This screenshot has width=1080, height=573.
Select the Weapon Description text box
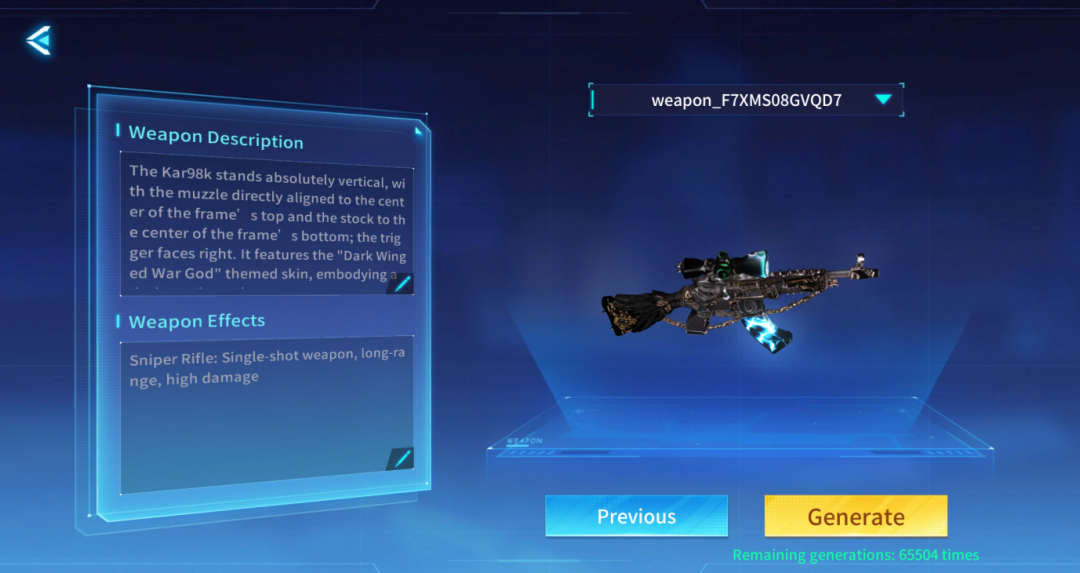click(x=266, y=224)
